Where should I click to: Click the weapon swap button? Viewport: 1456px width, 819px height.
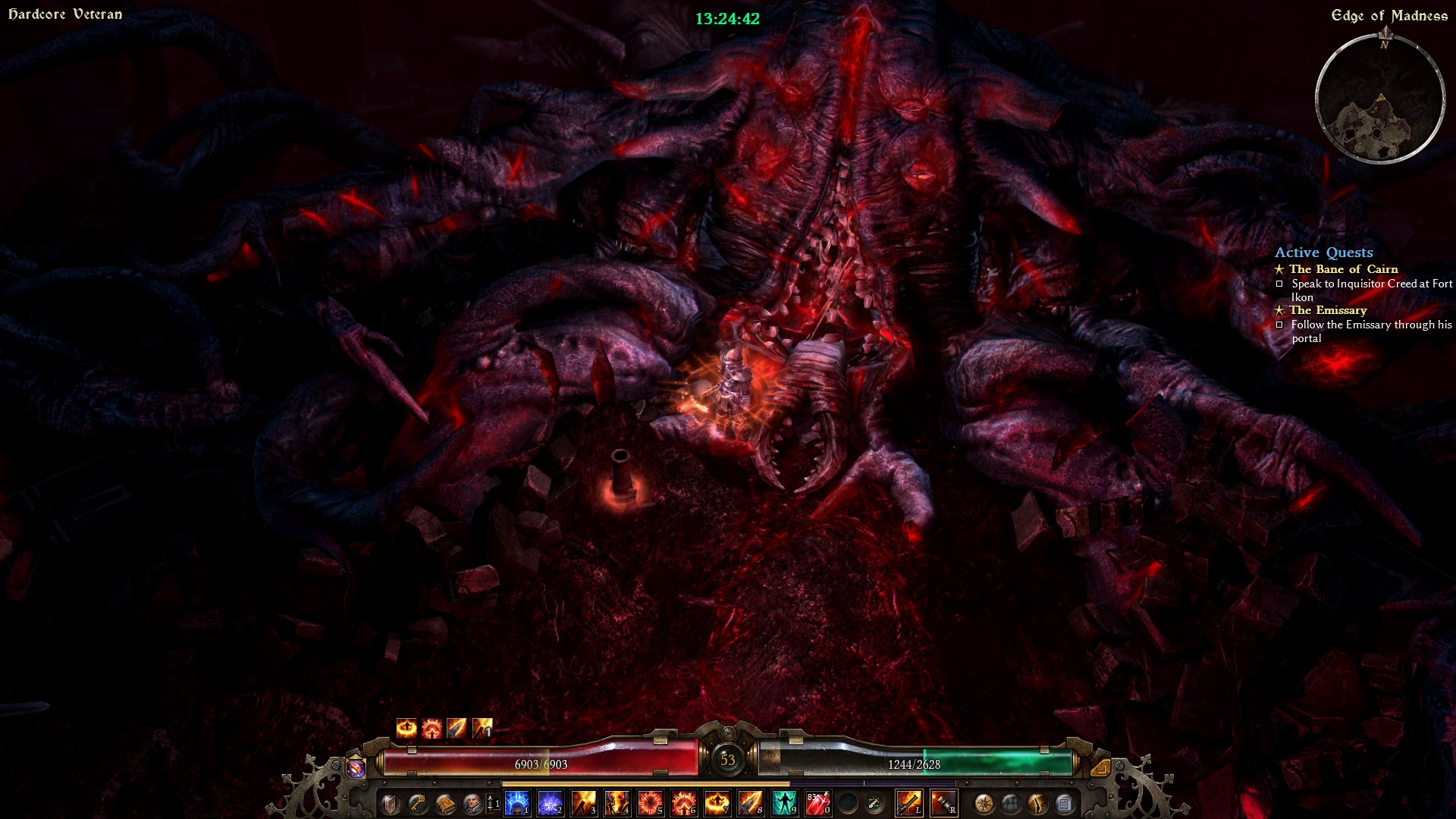pos(874,803)
